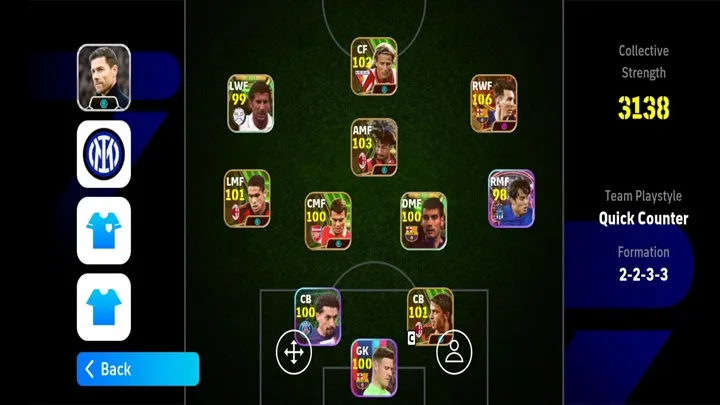Change the Quick Counter team playstyle
This screenshot has width=720, height=405.
click(x=643, y=218)
